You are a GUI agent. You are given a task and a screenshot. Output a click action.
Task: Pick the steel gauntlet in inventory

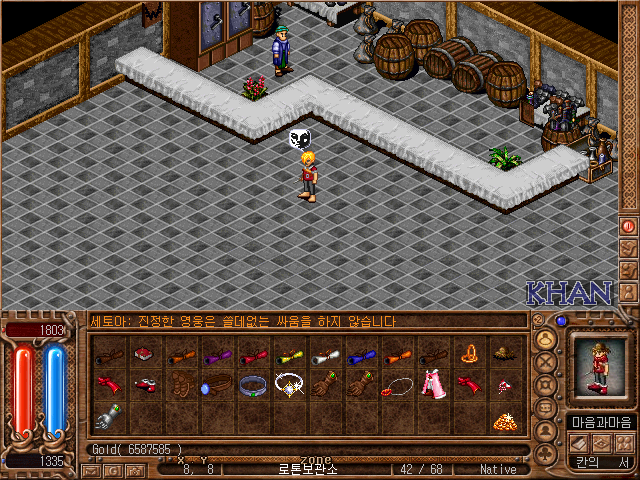[109, 416]
